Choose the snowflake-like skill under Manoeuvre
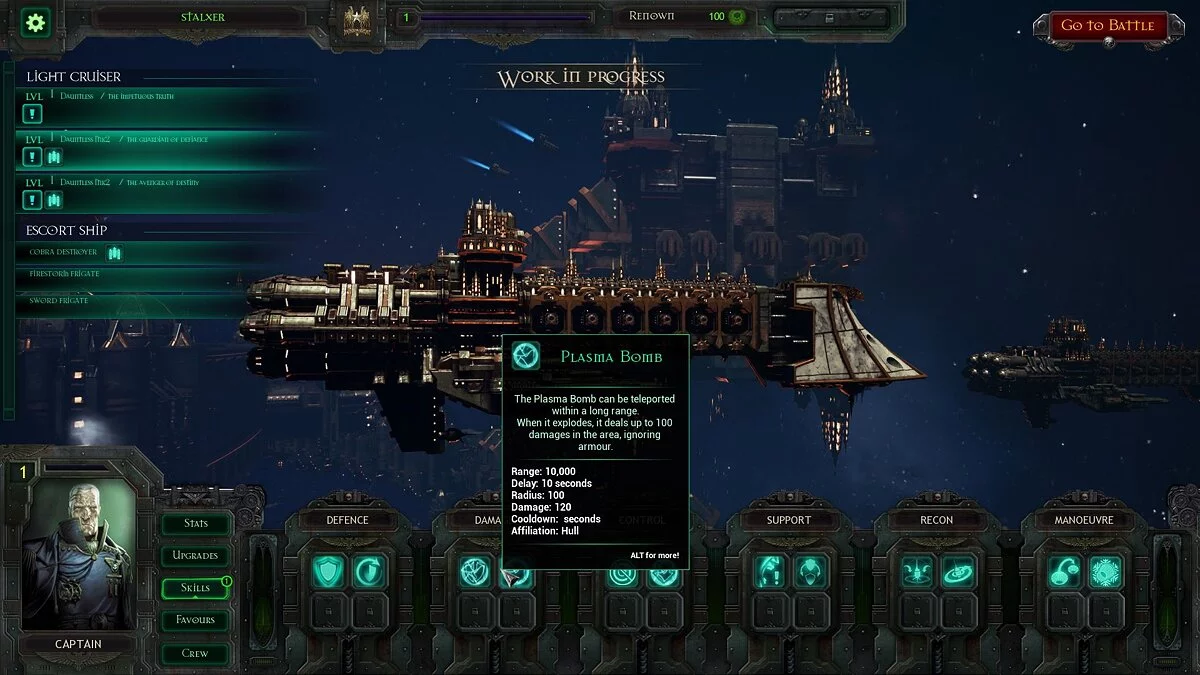 pyautogui.click(x=1105, y=571)
